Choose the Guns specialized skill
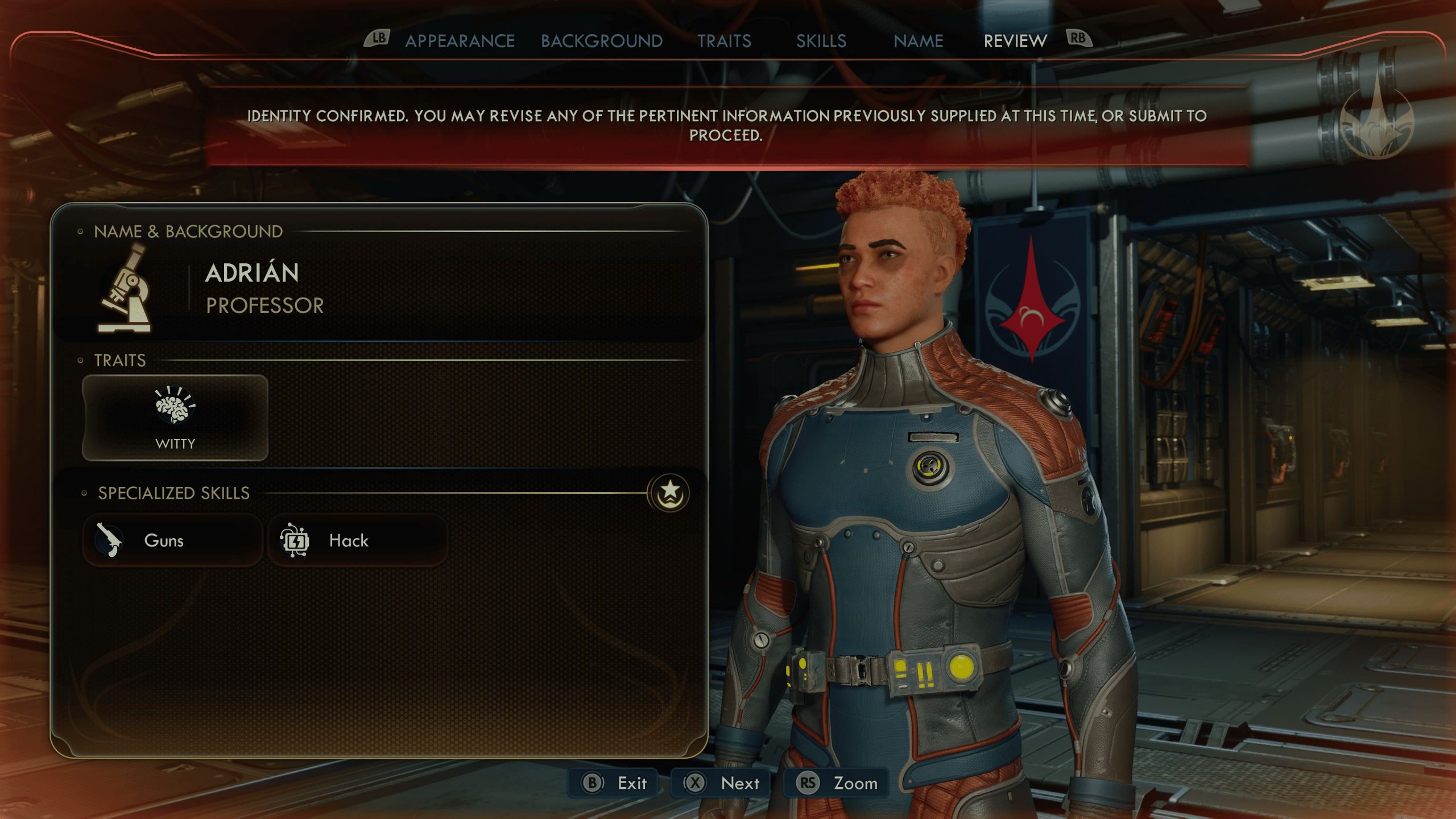Viewport: 1456px width, 819px height. (172, 540)
